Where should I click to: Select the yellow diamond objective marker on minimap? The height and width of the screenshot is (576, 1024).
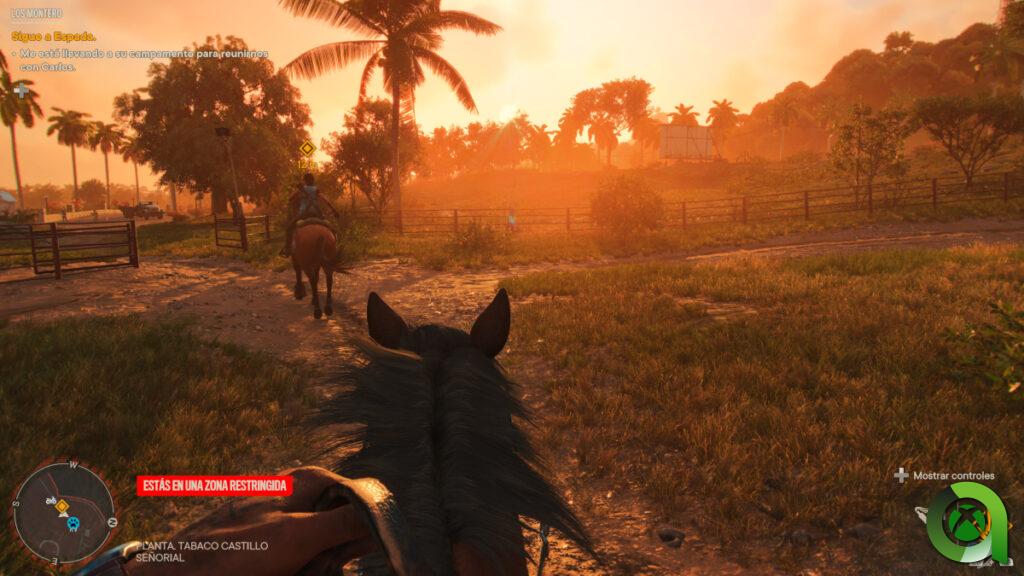click(62, 506)
